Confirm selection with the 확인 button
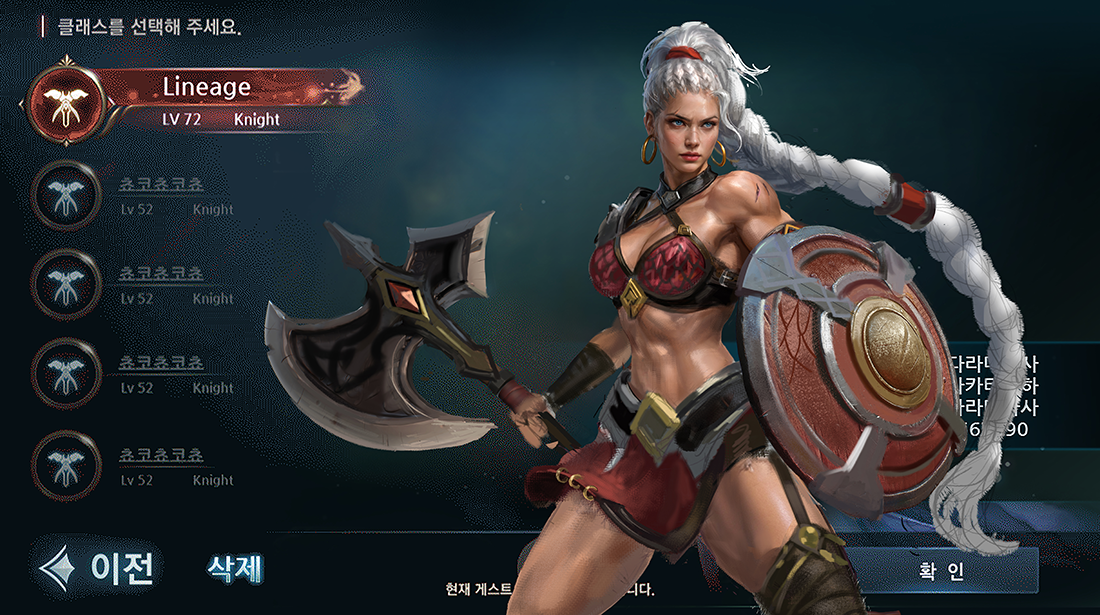1100x615 pixels. point(940,571)
